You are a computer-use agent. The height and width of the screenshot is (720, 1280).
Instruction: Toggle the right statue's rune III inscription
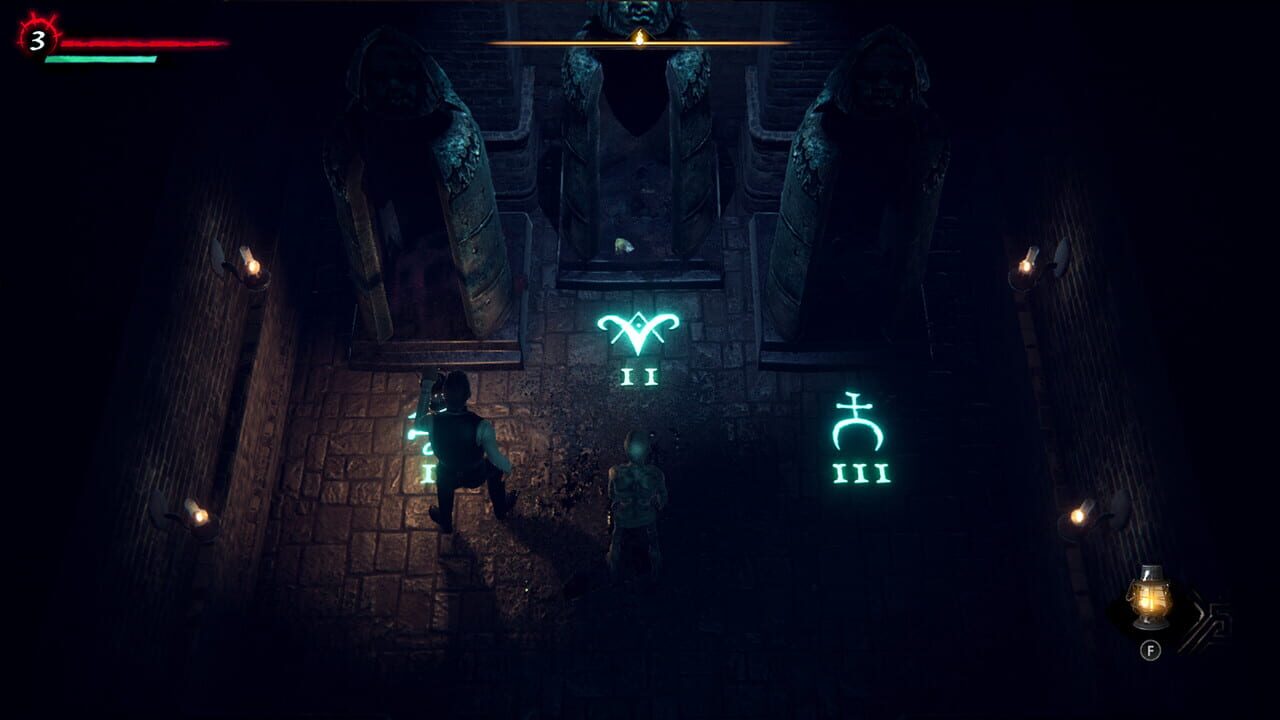862,472
